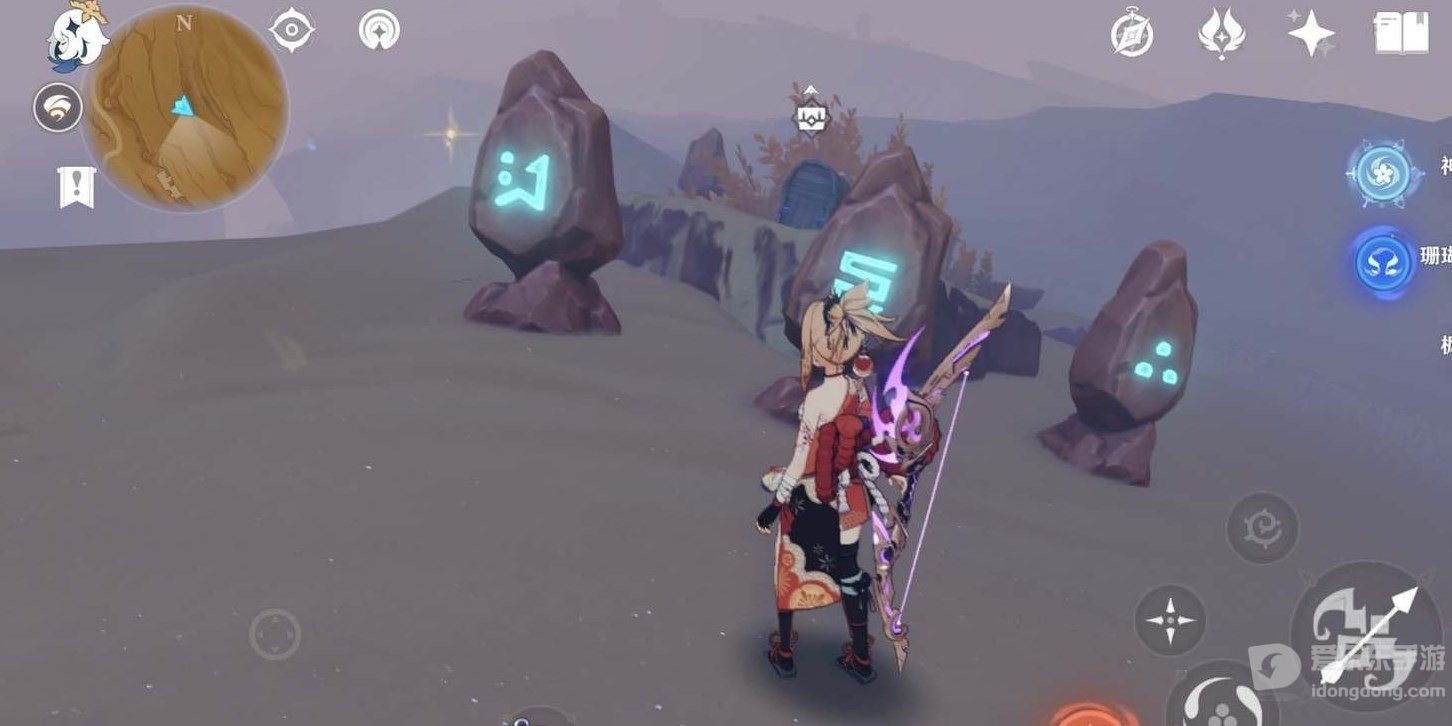Tap the virtual movement joystick
Viewport: 1452px width, 726px height.
point(275,634)
